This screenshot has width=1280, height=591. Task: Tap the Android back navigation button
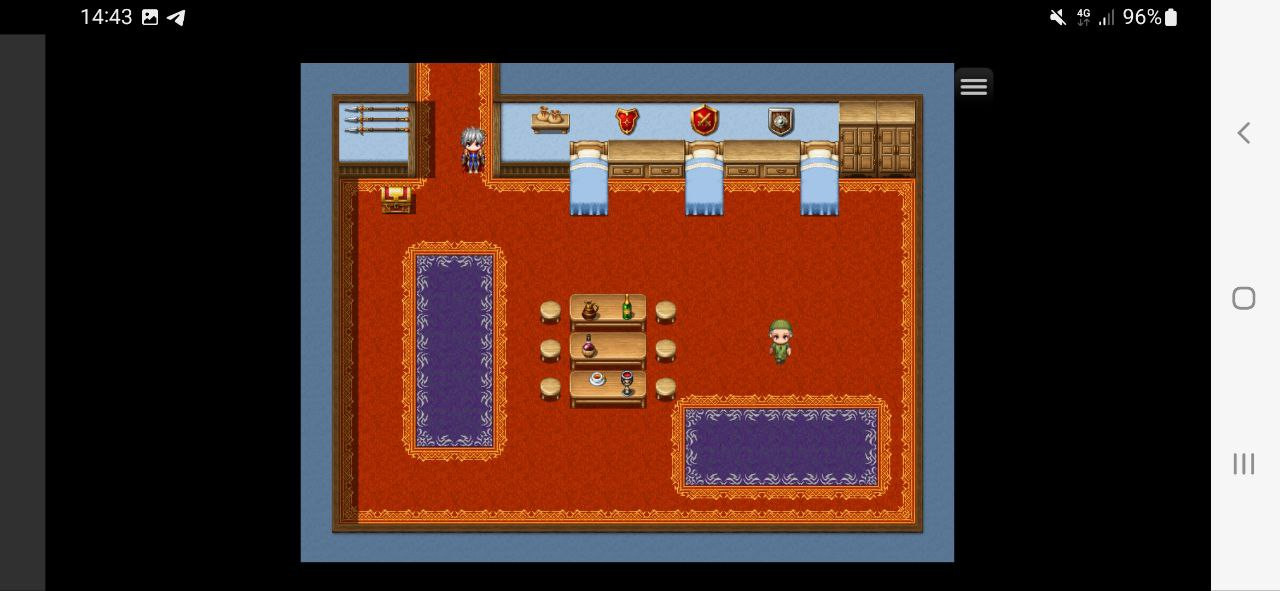[1244, 133]
